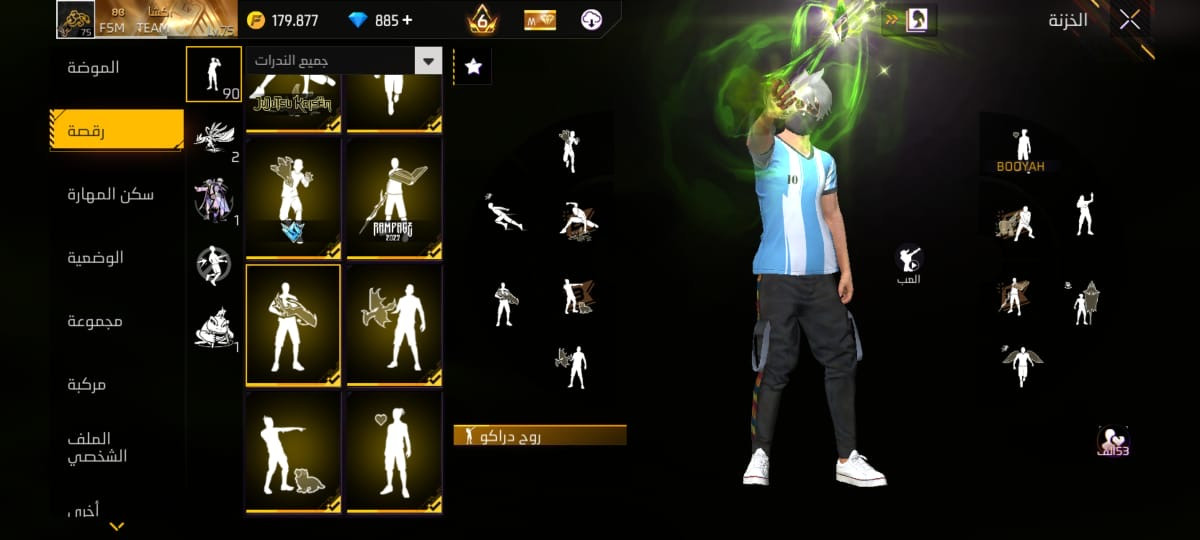Pick the heart emote tile
The image size is (1200, 540).
[394, 452]
